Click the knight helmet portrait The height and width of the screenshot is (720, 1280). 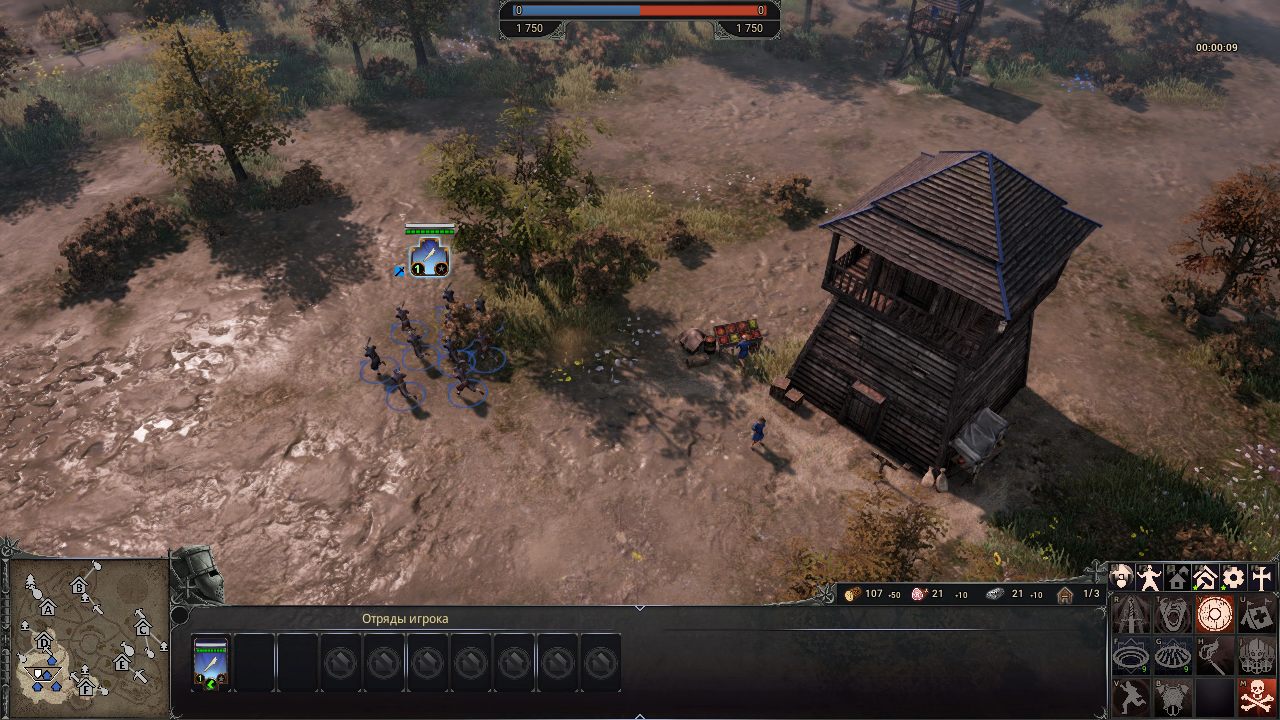196,575
